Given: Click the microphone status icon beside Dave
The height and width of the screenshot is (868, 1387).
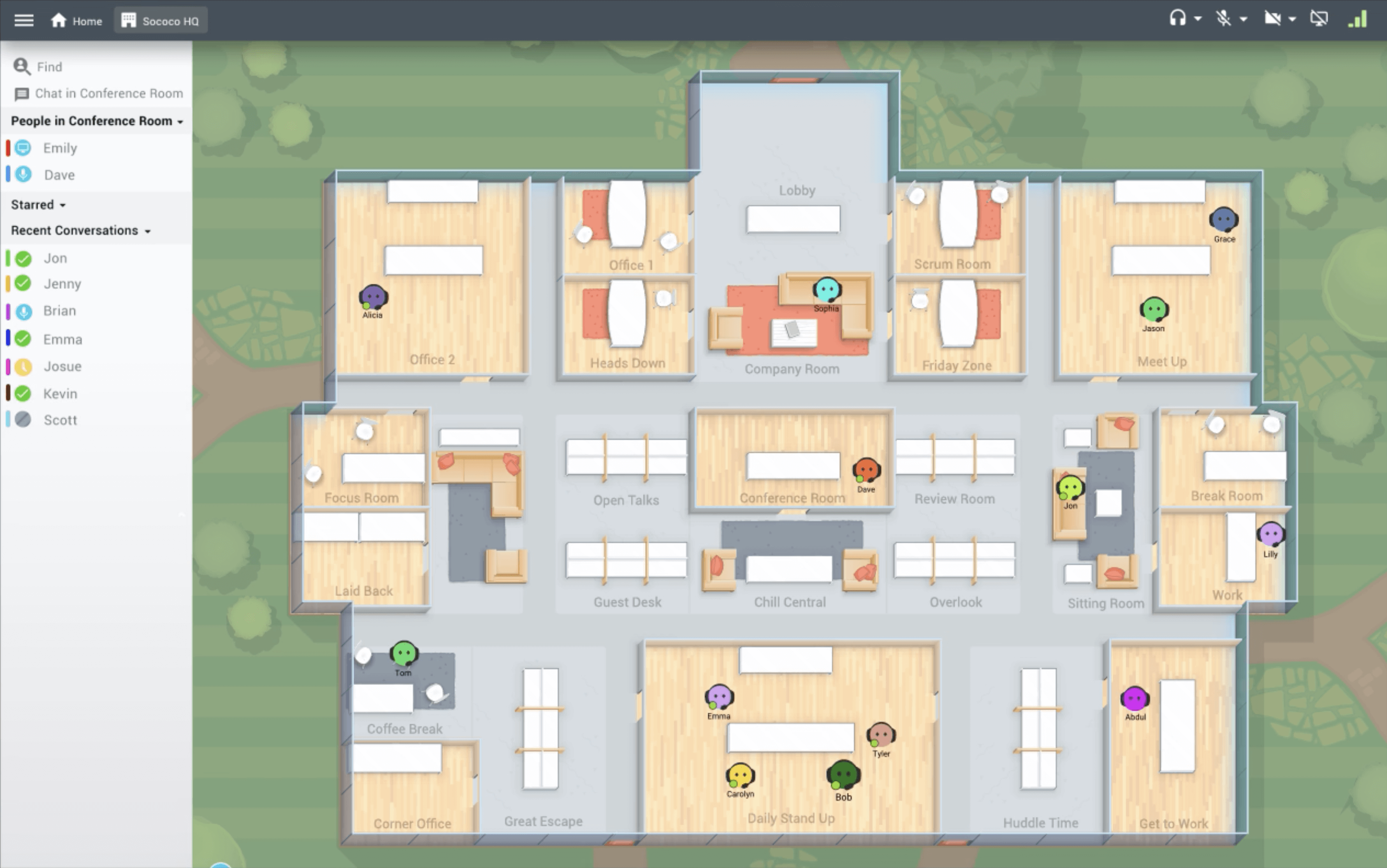Looking at the screenshot, I should pos(23,174).
